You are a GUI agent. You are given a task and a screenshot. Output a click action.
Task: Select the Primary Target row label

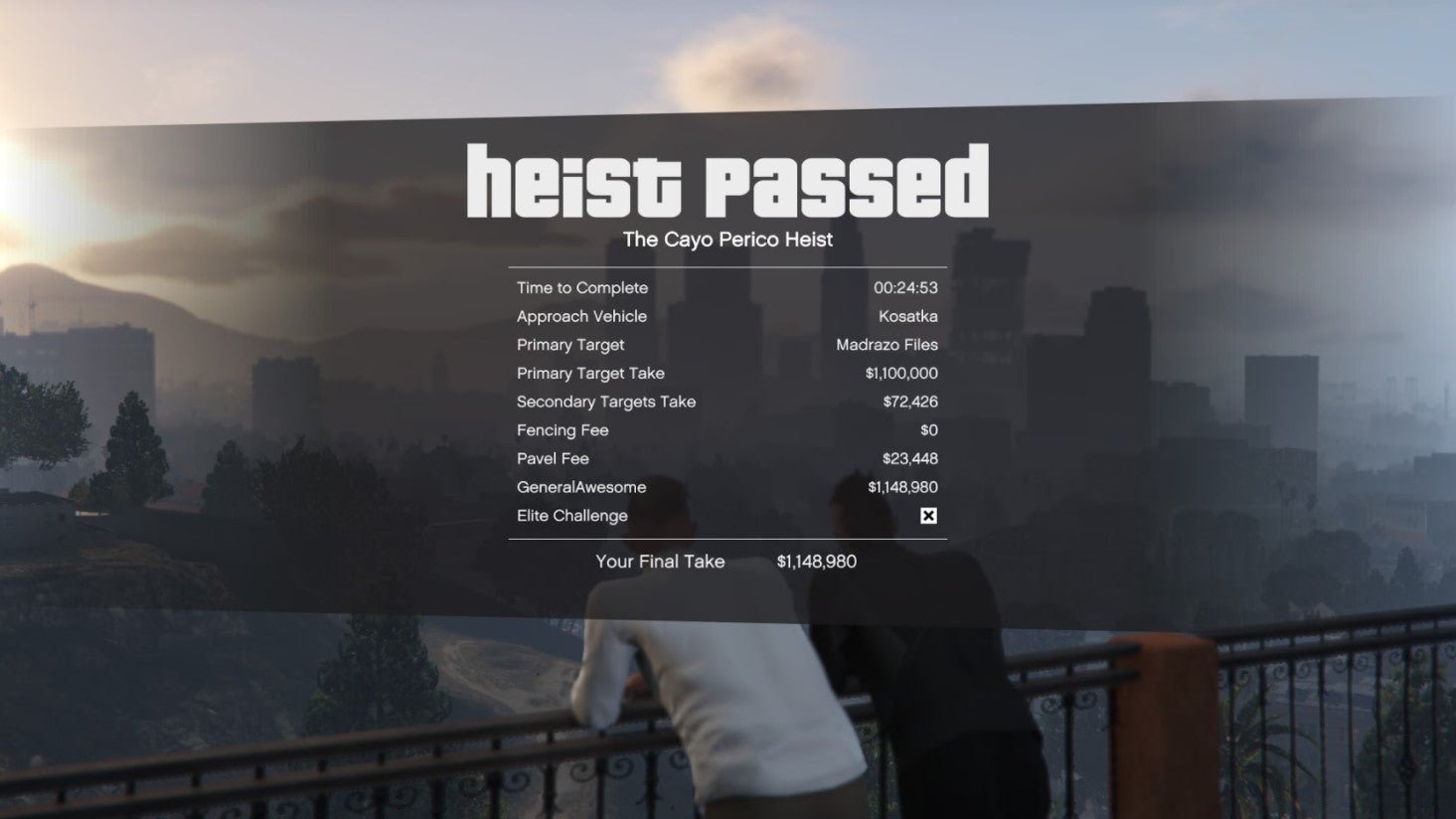570,345
